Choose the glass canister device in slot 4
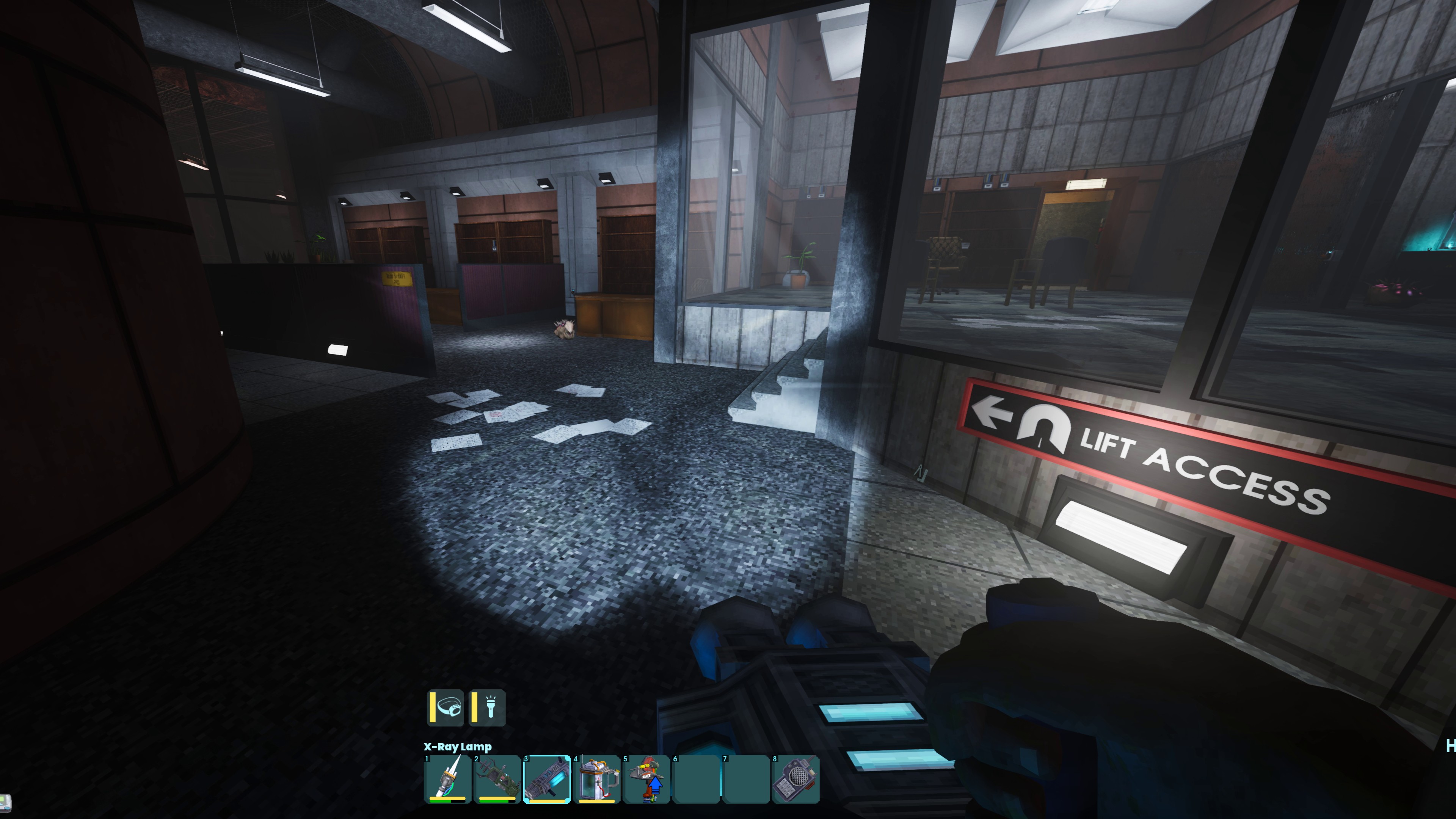1456x819 pixels. click(597, 779)
